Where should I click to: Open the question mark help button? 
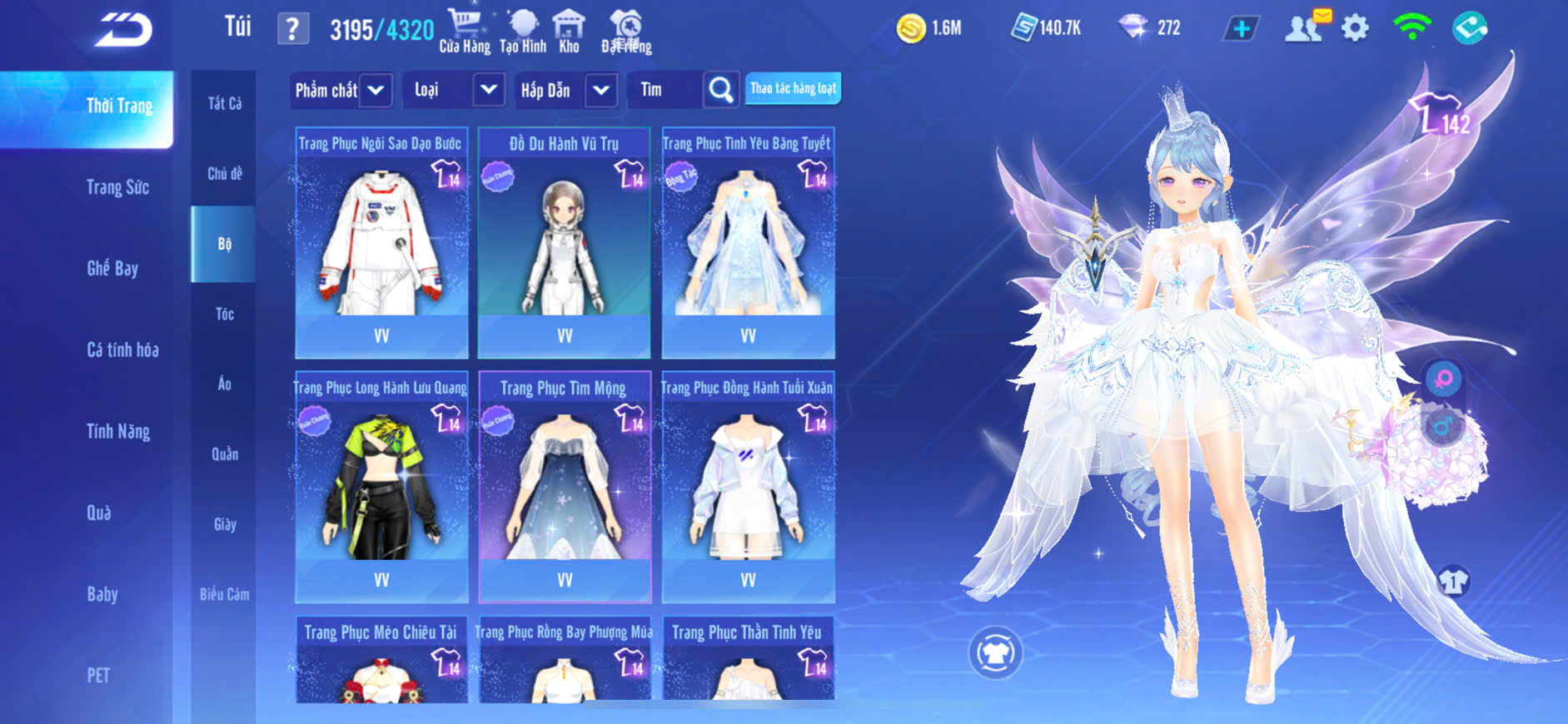point(292,30)
